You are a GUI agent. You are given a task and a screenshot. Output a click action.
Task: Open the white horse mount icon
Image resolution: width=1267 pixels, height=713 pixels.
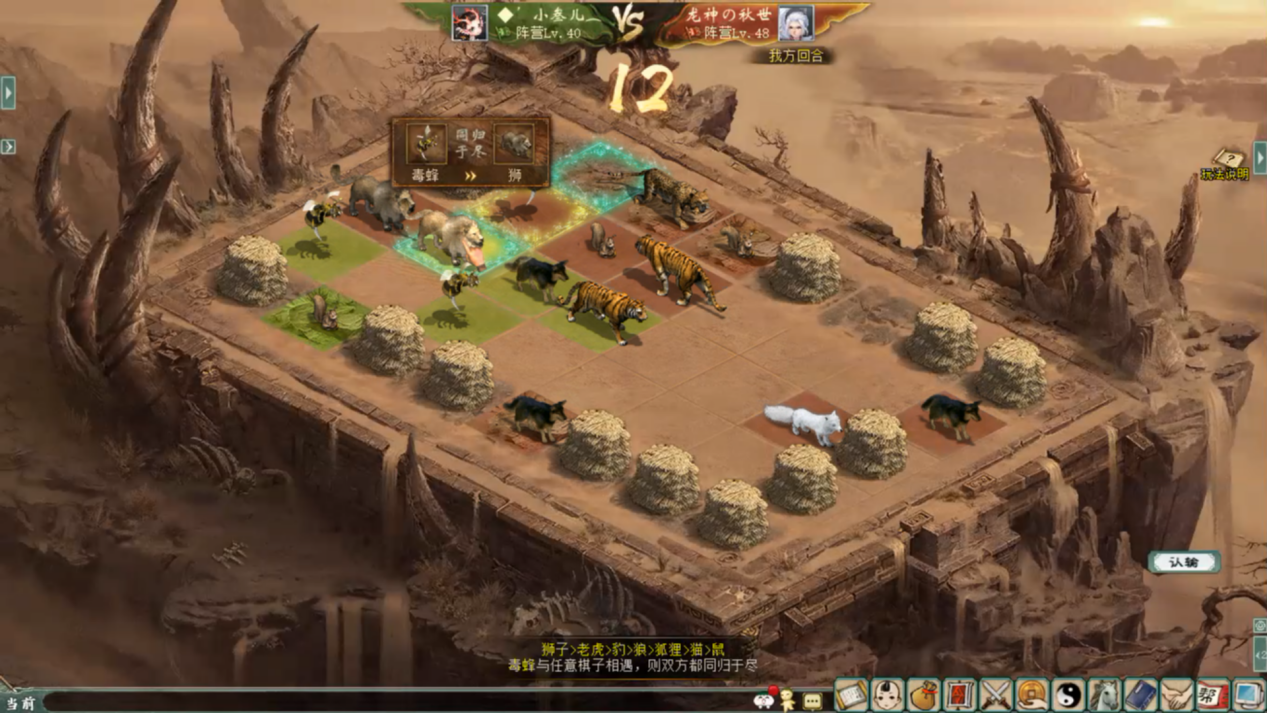point(1104,694)
